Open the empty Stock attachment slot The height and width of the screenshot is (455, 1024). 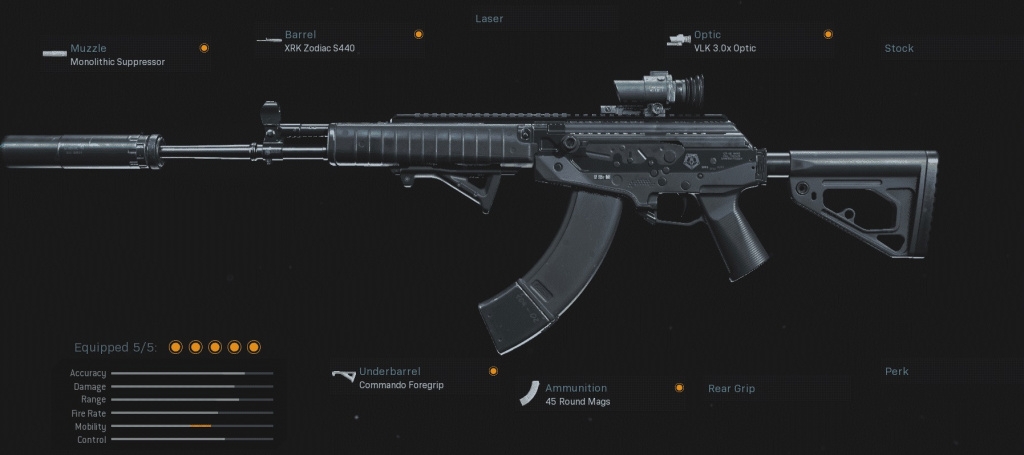click(x=898, y=48)
